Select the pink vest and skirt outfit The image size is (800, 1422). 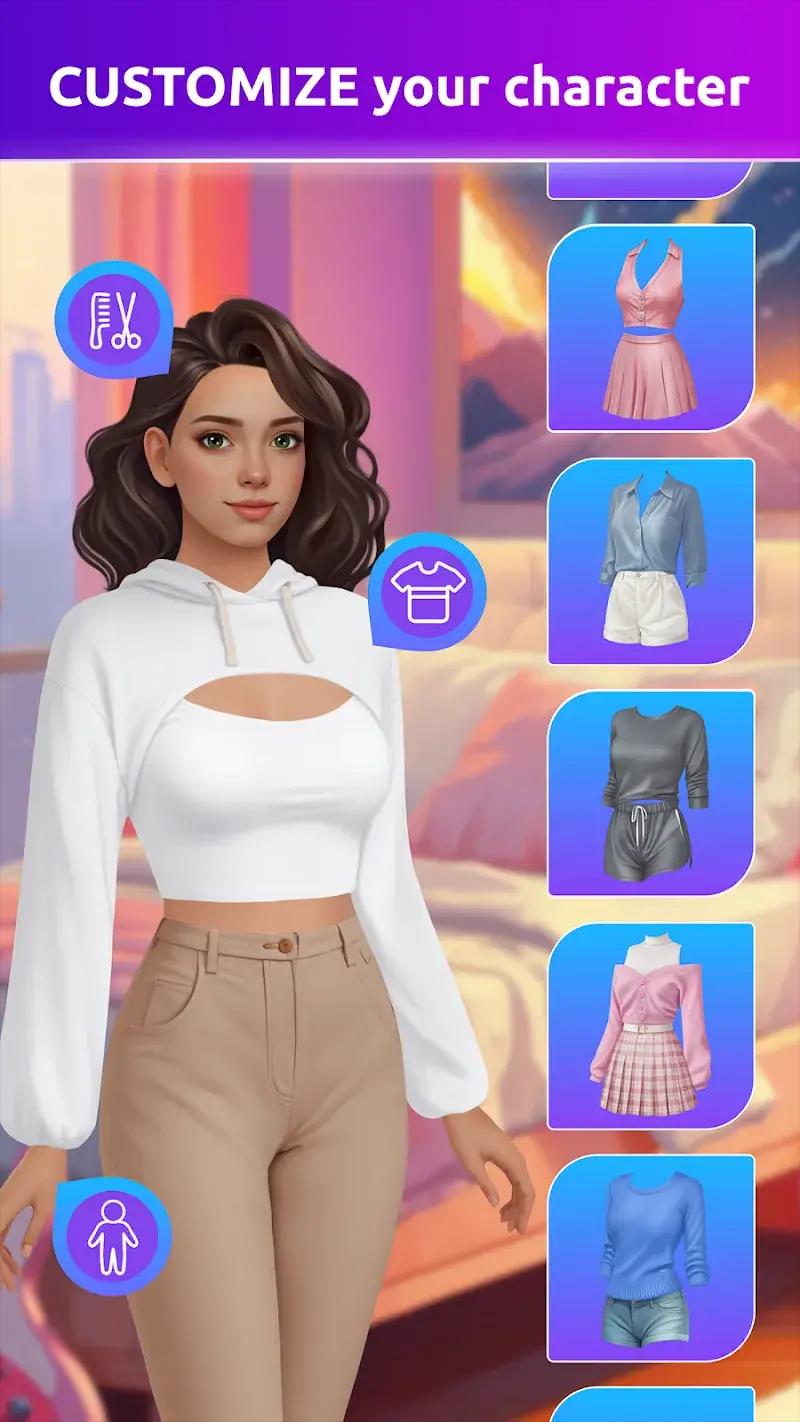pyautogui.click(x=651, y=328)
